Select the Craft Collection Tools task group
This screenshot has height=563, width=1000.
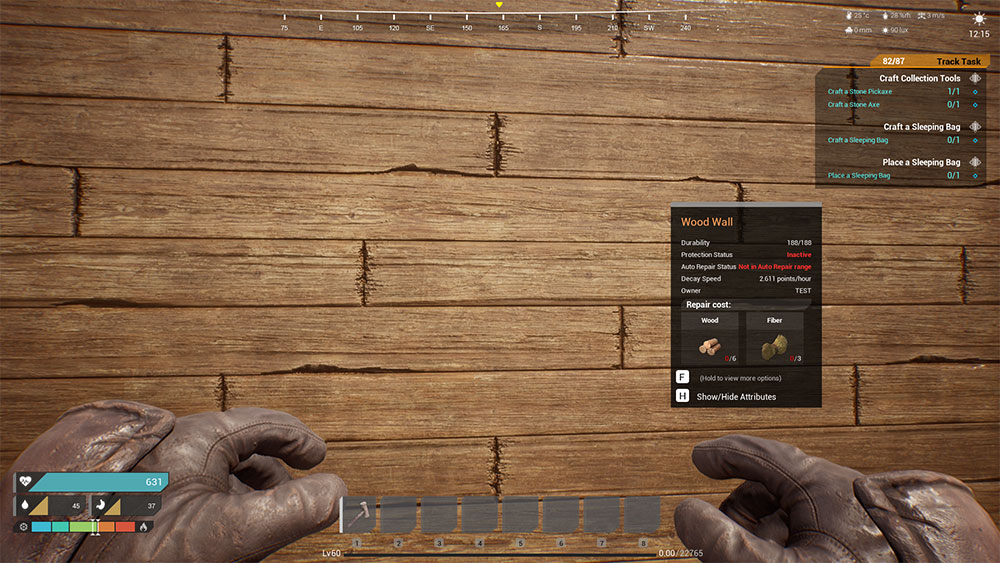[x=919, y=78]
